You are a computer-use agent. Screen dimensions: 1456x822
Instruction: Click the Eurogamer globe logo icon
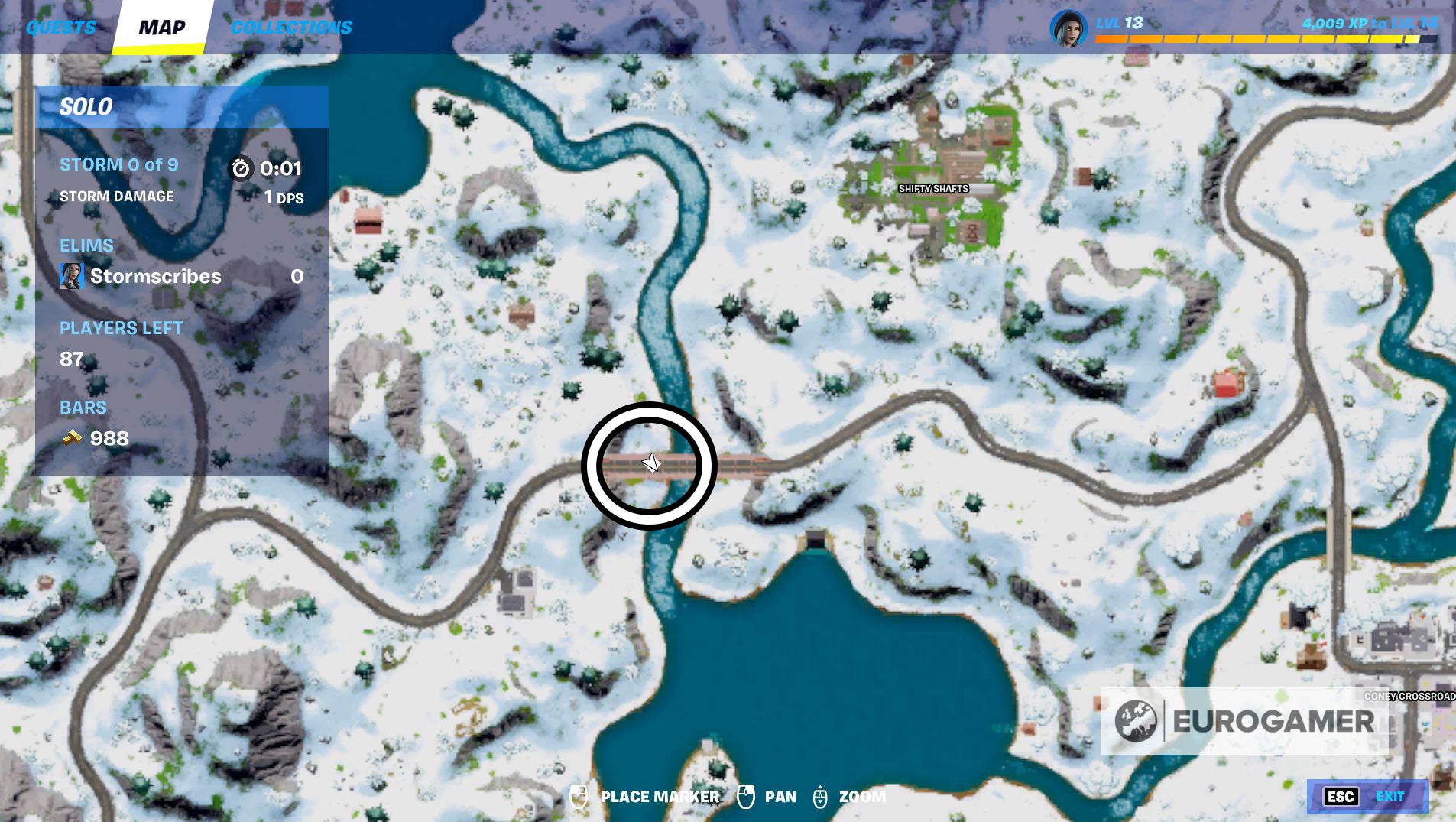tap(1137, 720)
